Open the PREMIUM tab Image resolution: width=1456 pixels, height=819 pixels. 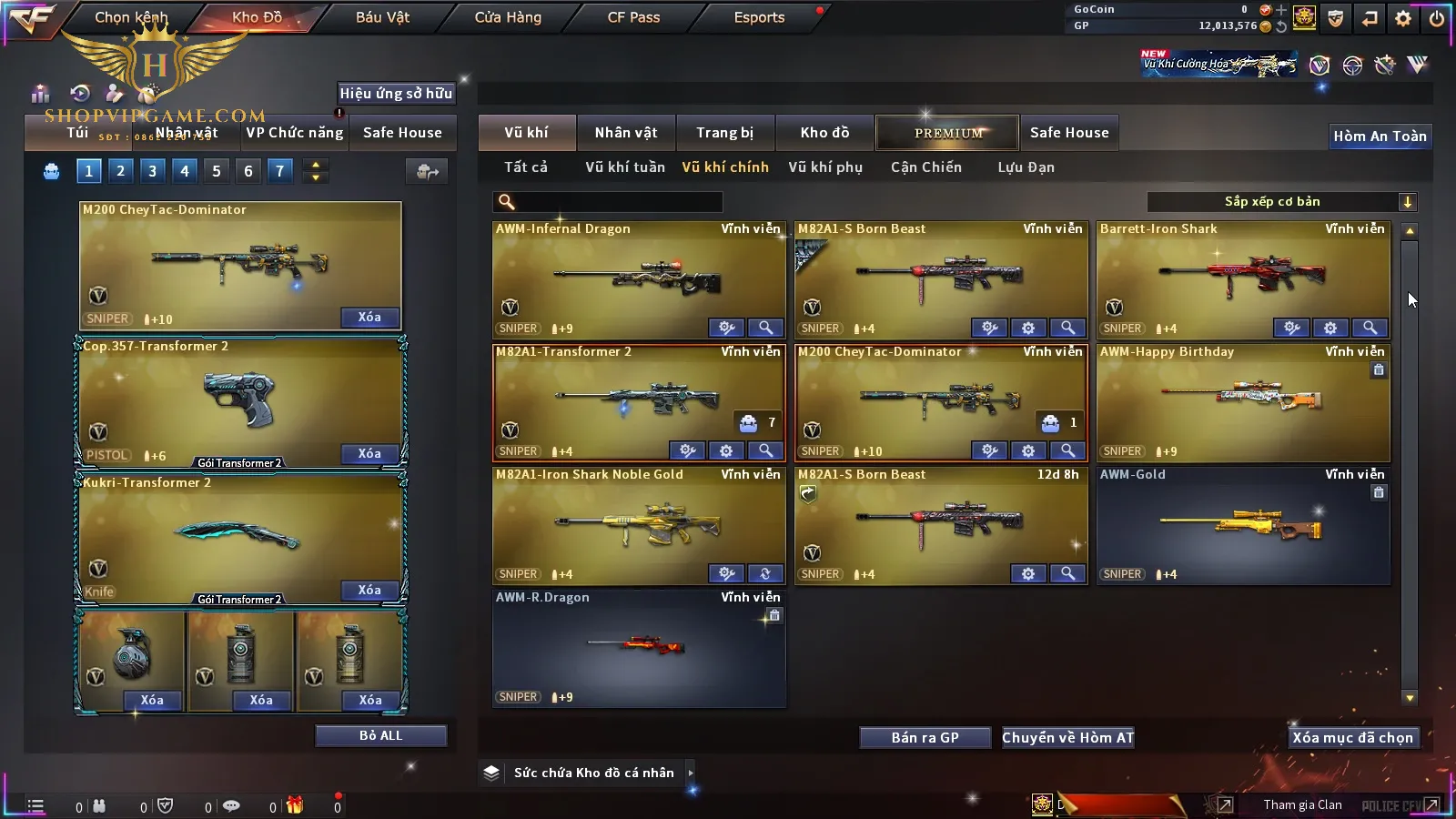click(947, 133)
